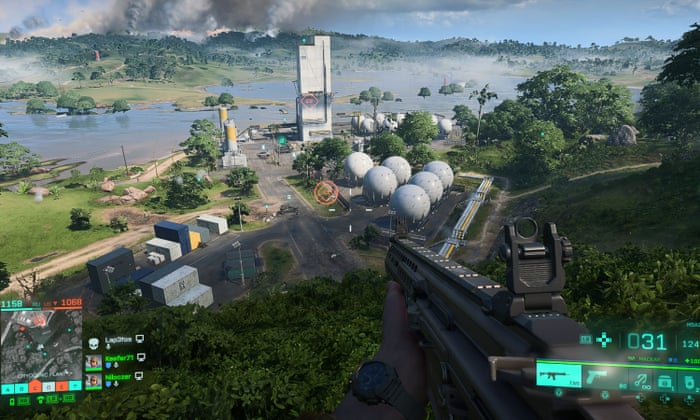Switch to the pistol sidearm slot
The height and width of the screenshot is (420, 700).
click(599, 377)
